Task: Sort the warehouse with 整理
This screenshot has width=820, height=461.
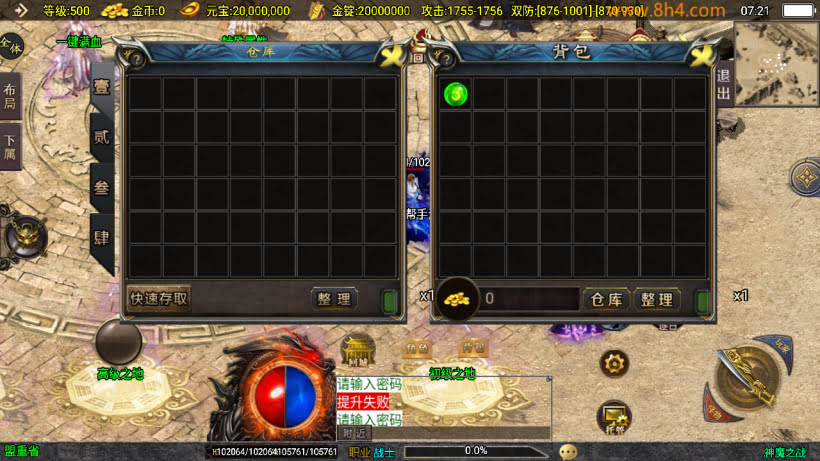Action: (x=333, y=298)
